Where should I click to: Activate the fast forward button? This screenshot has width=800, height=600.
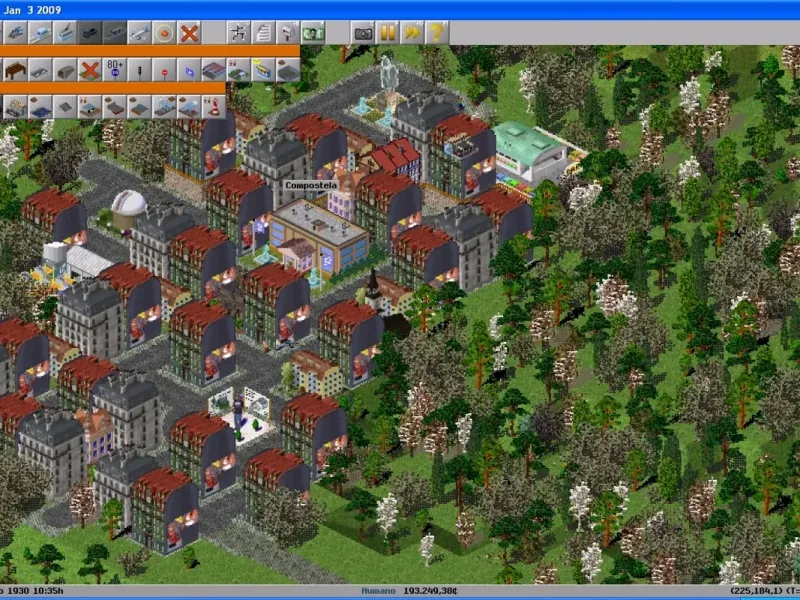click(412, 32)
